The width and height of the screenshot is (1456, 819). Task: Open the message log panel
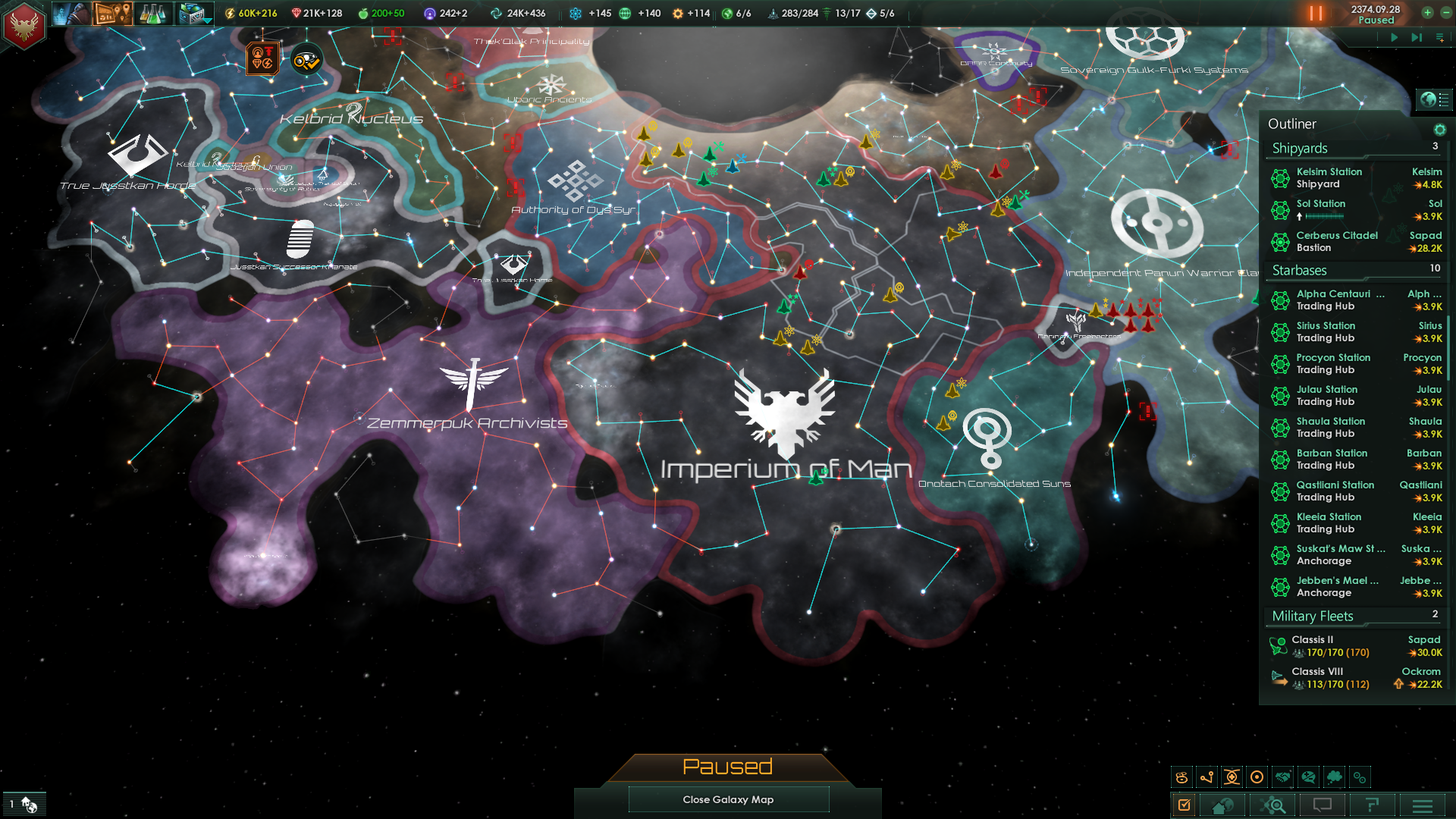coord(1324,806)
